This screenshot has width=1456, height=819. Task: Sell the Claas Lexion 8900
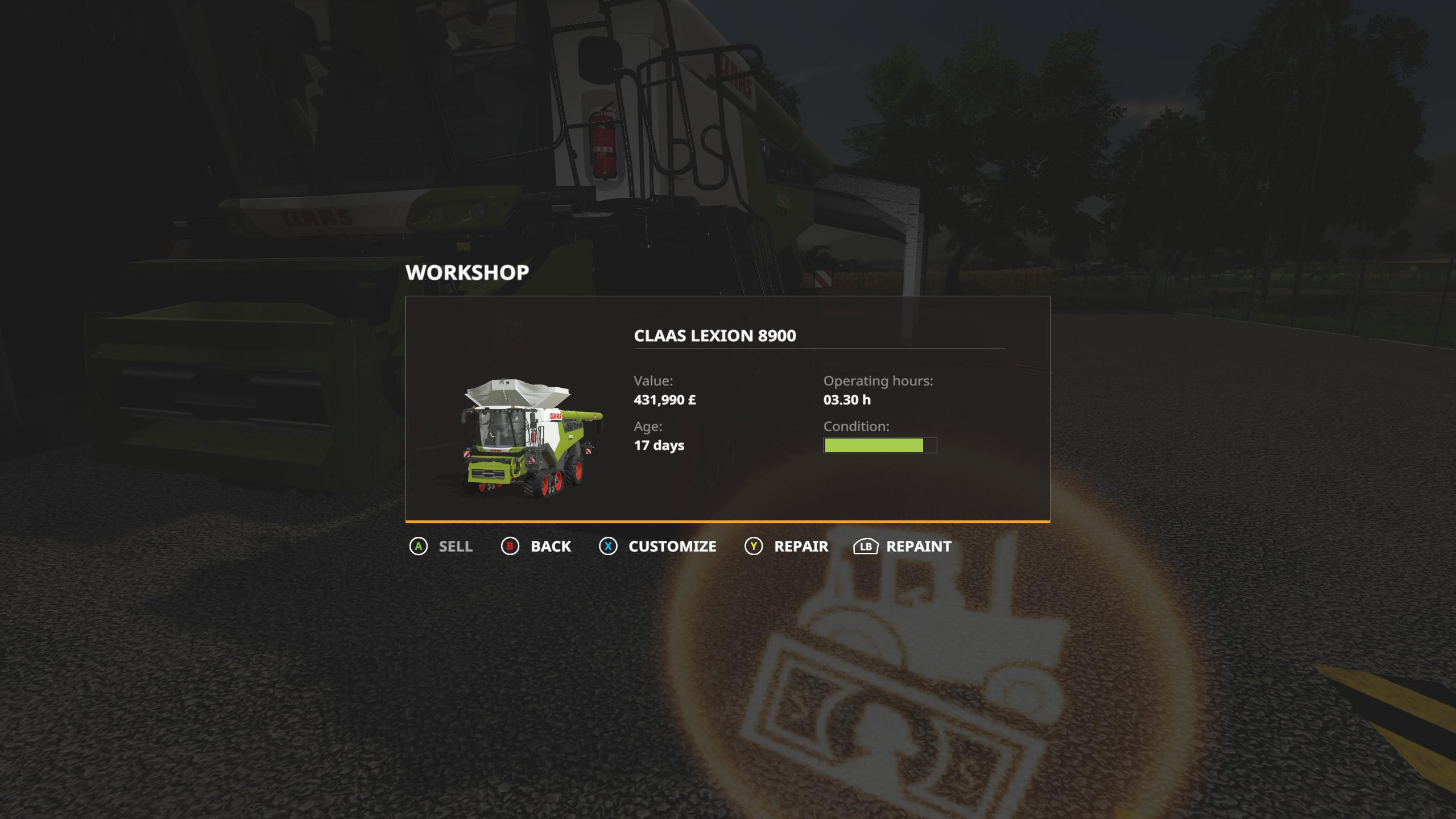[x=442, y=547]
